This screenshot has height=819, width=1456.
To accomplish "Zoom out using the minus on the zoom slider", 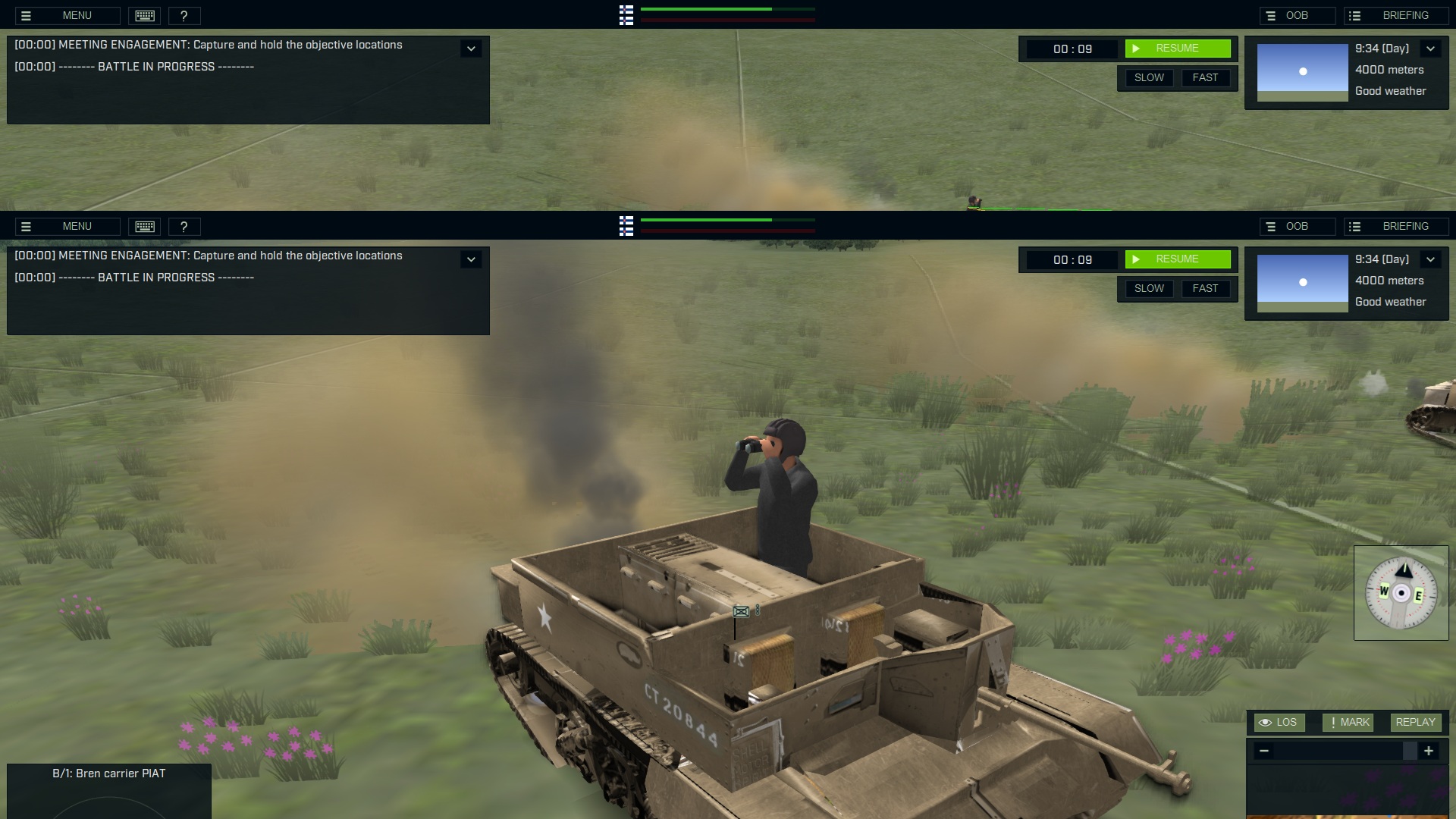I will coord(1264,751).
